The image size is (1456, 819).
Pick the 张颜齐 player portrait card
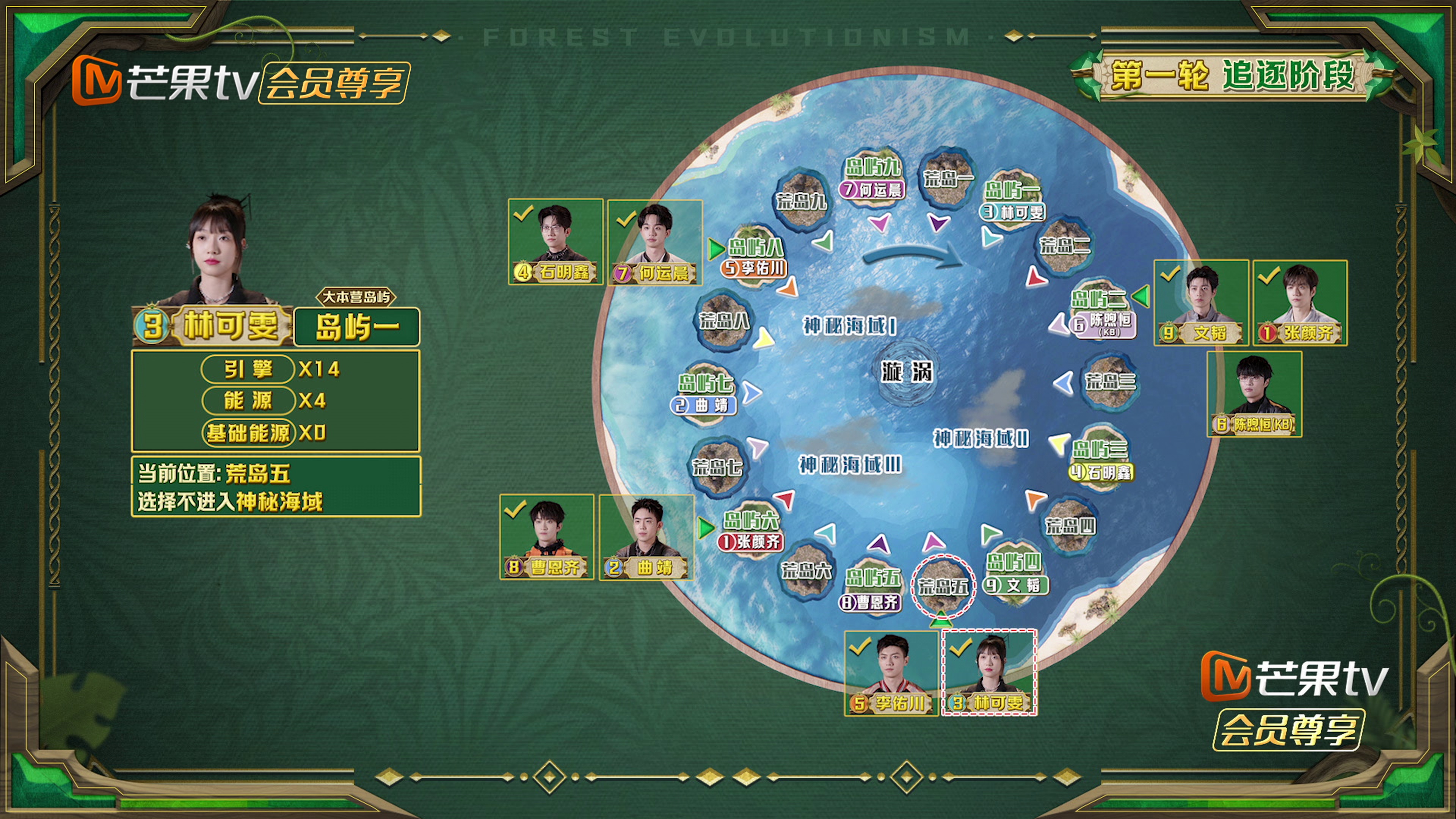[x=1300, y=303]
